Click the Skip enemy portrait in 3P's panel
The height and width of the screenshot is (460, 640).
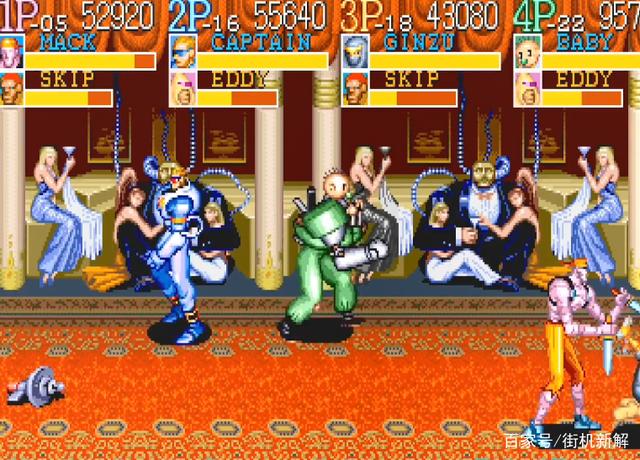click(355, 89)
